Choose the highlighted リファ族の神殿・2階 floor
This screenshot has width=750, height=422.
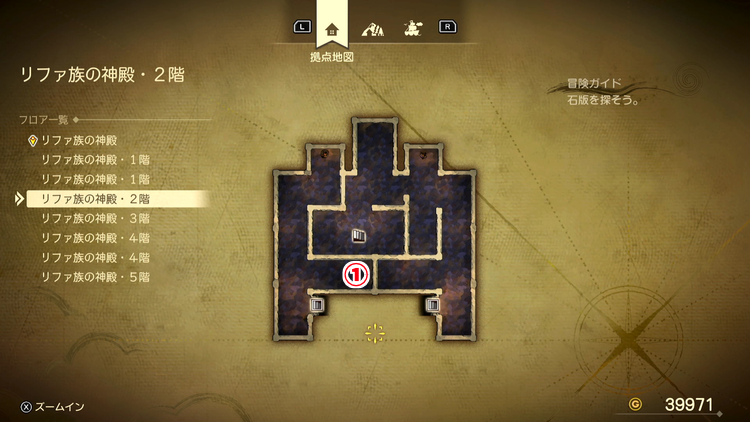[x=95, y=199]
